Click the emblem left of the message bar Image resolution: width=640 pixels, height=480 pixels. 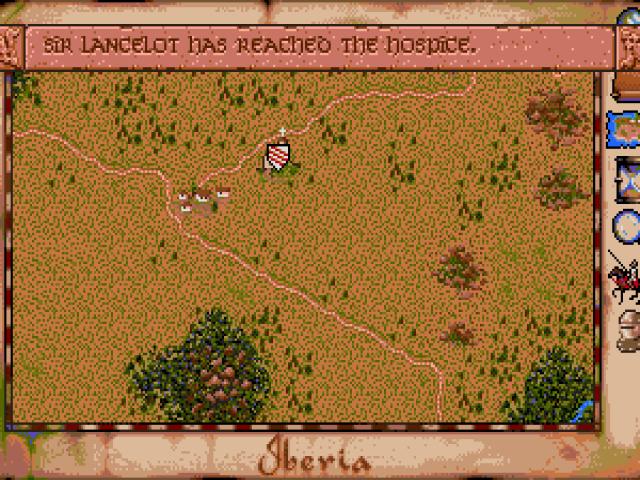pos(10,47)
